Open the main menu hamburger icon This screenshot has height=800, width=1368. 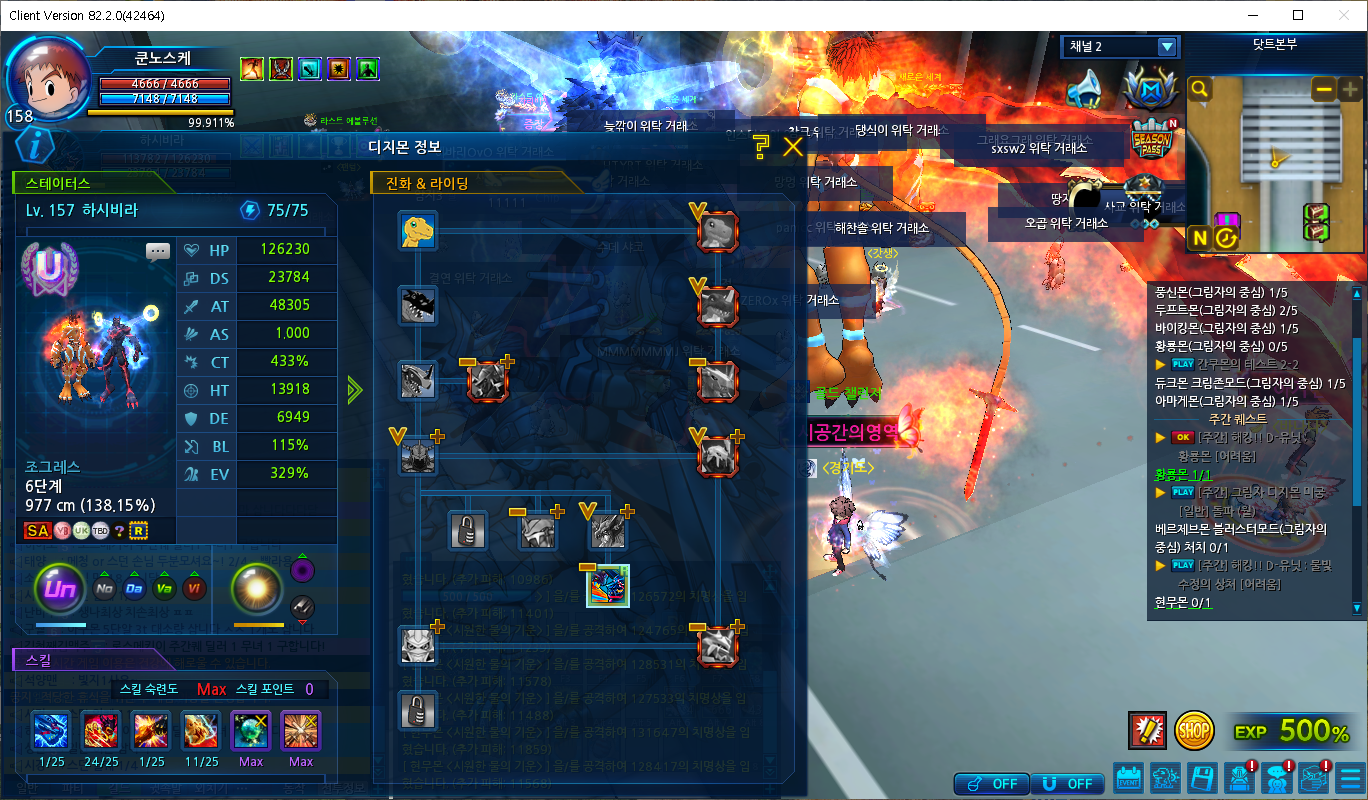pyautogui.click(x=1350, y=777)
